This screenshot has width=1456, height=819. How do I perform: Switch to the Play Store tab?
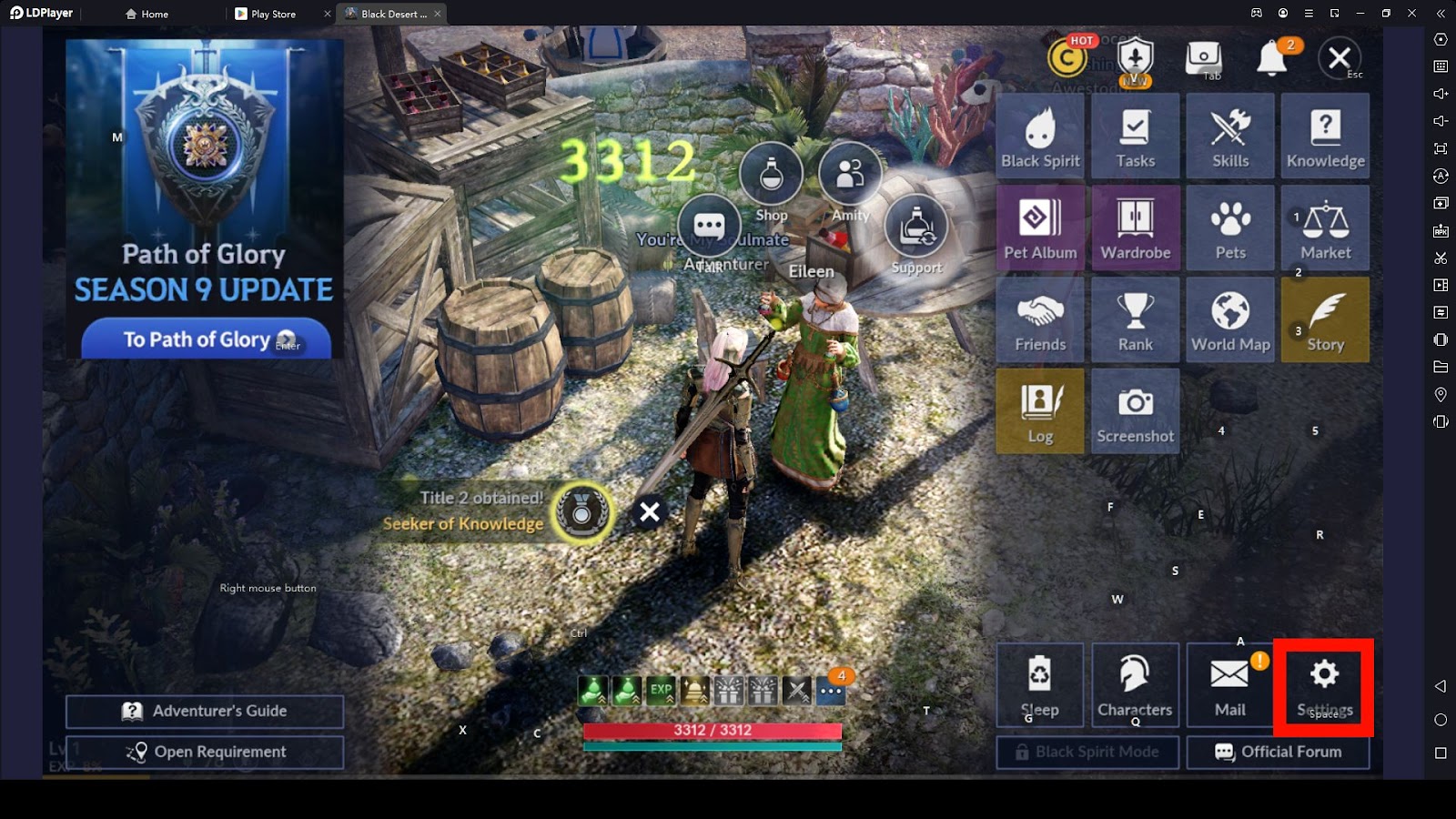pos(272,14)
